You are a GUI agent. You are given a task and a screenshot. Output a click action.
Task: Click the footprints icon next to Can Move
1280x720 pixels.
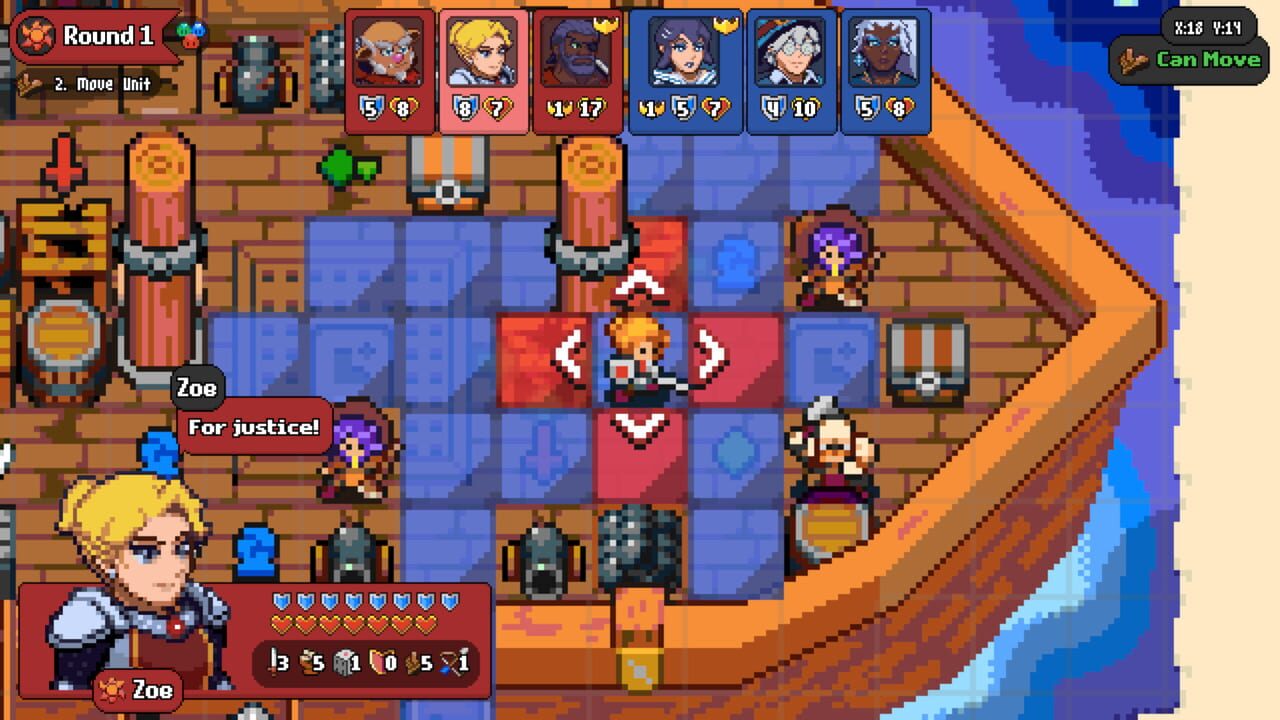1135,62
